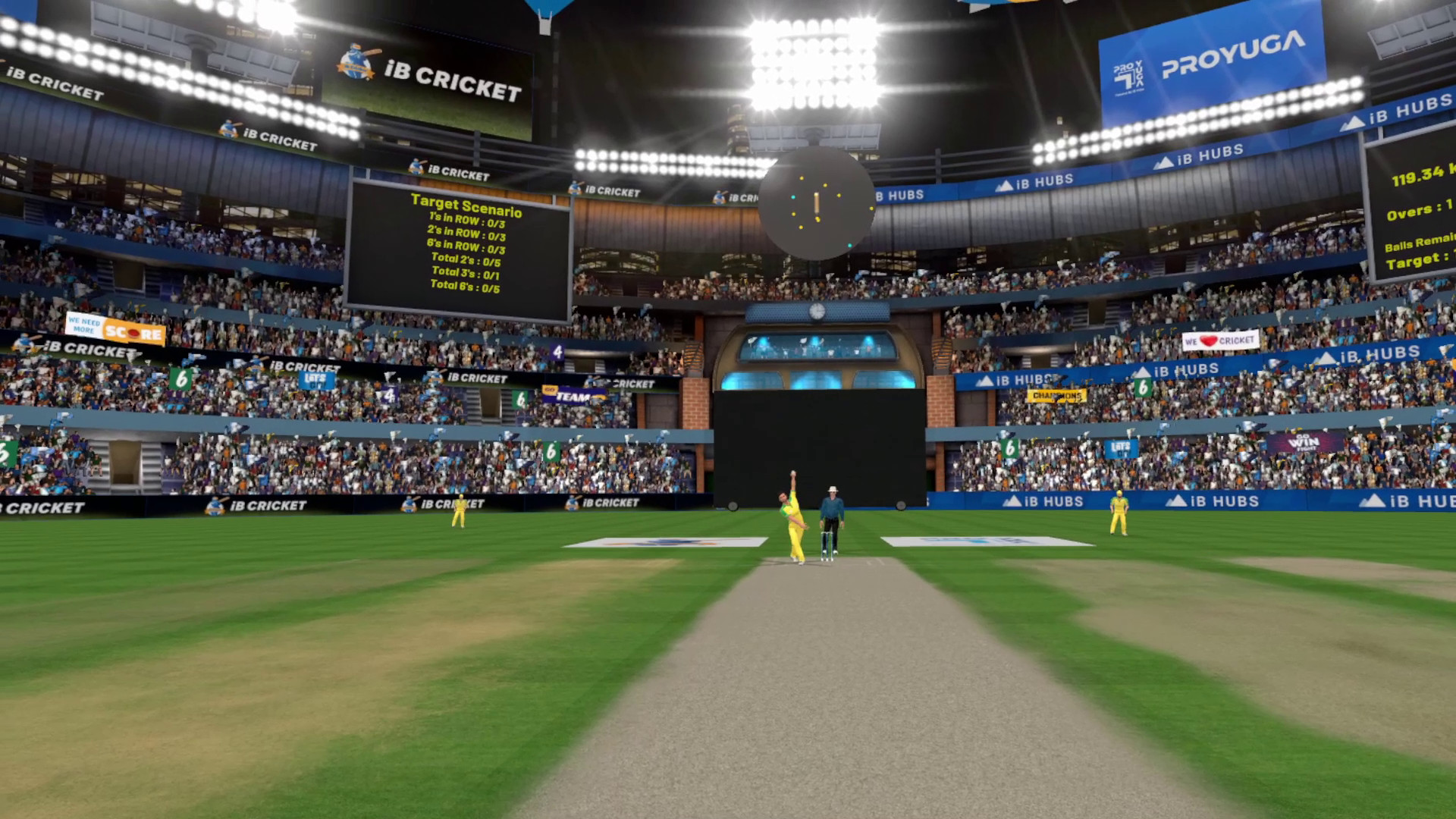Image resolution: width=1456 pixels, height=819 pixels.
Task: Click the yellow number 4 crowd placard
Action: pyautogui.click(x=557, y=350)
